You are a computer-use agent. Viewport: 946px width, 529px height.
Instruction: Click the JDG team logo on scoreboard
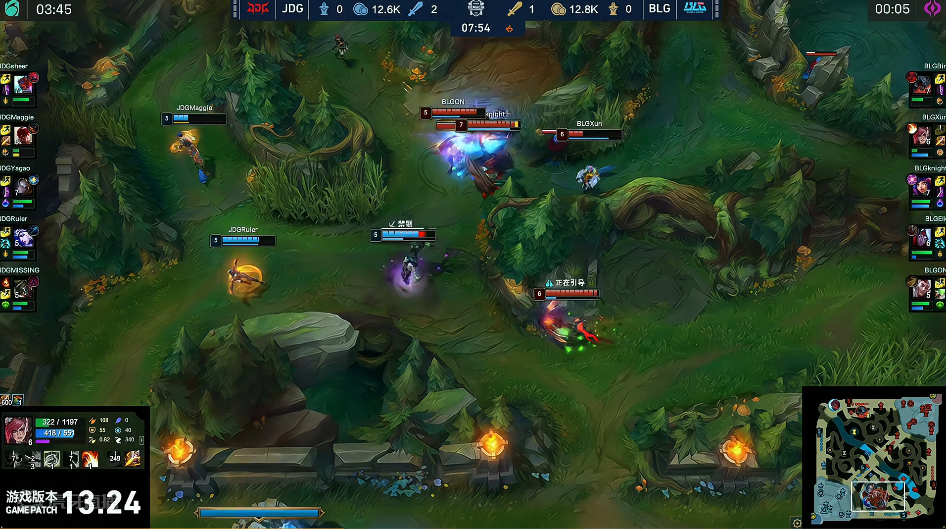[258, 10]
